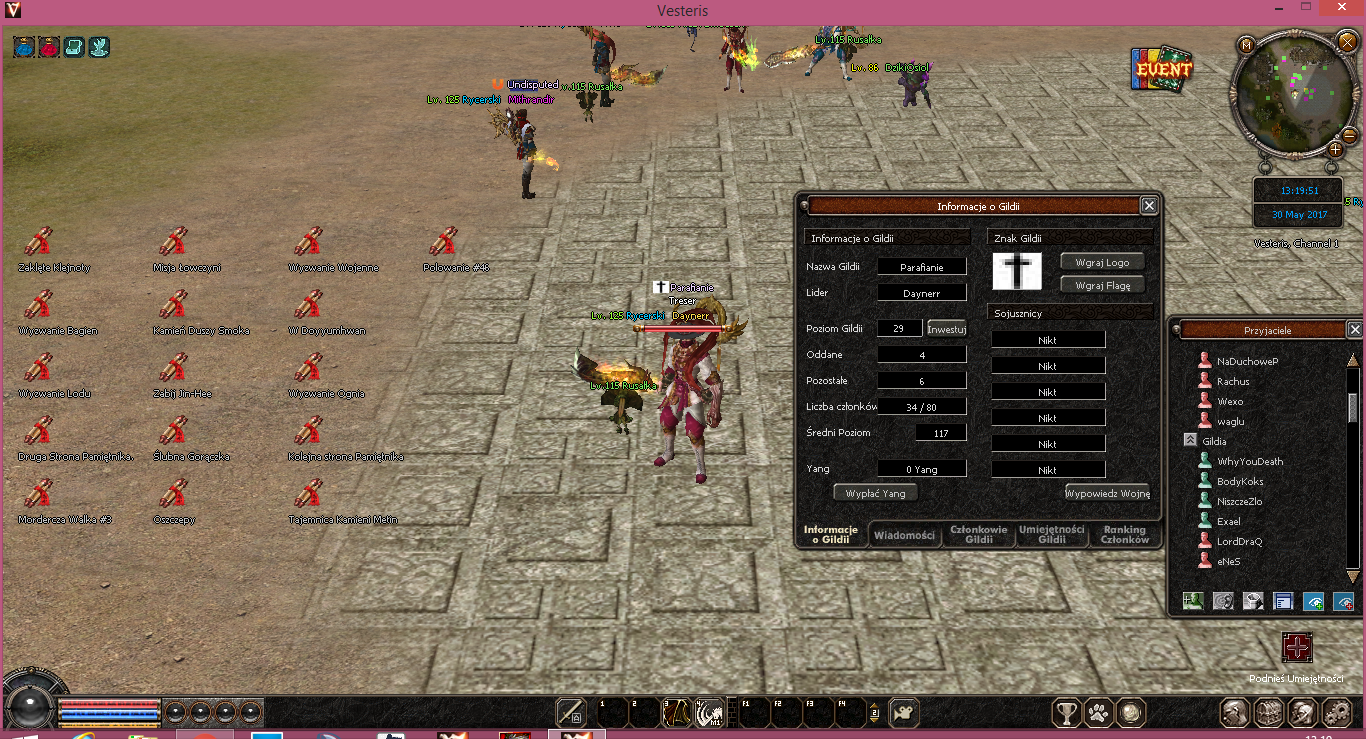Close the Przyjaciele friends window
Image resolution: width=1366 pixels, height=739 pixels.
point(1355,329)
